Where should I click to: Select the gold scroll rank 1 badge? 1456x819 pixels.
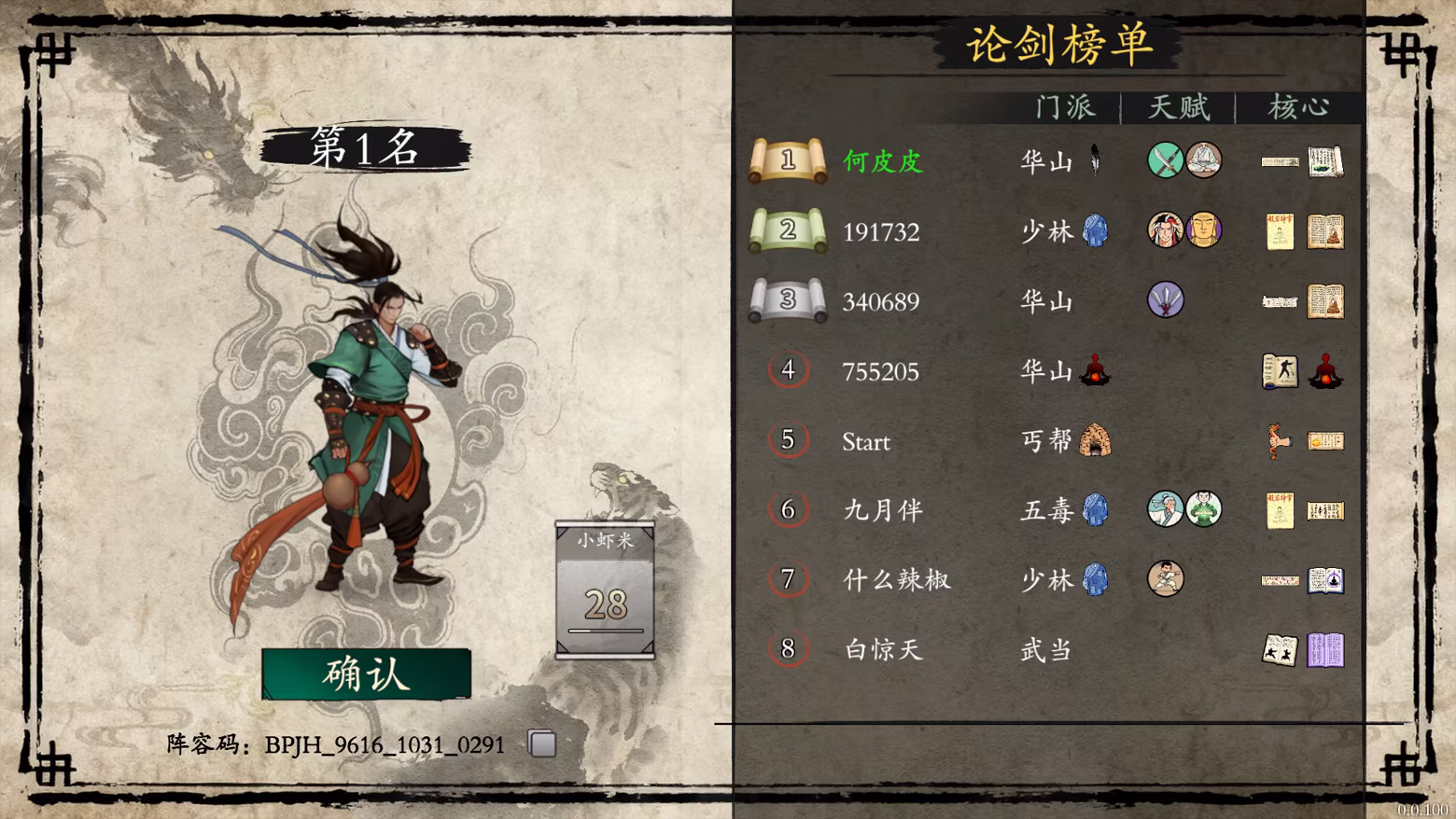coord(789,160)
